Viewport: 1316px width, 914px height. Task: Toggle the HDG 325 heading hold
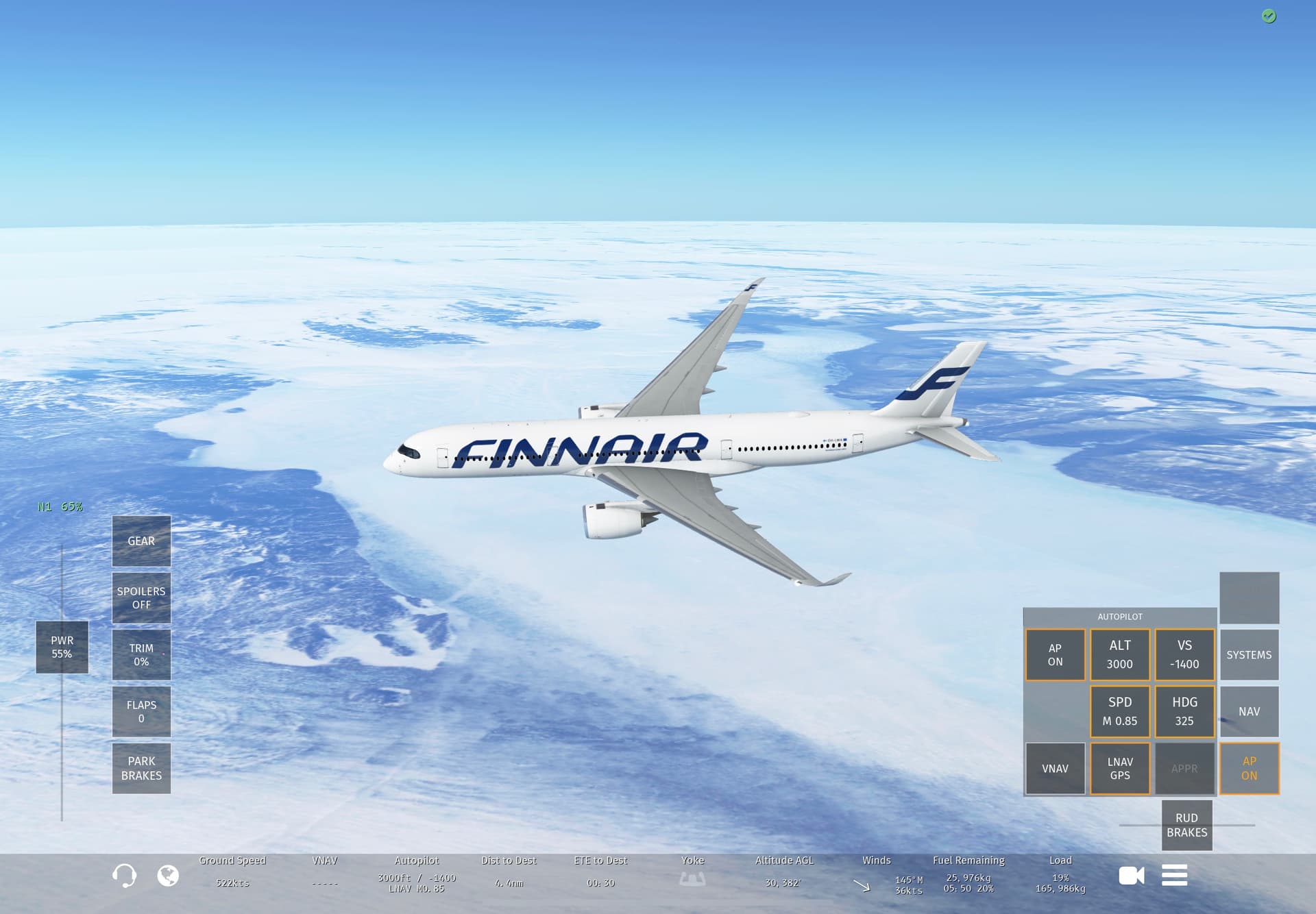pos(1184,712)
